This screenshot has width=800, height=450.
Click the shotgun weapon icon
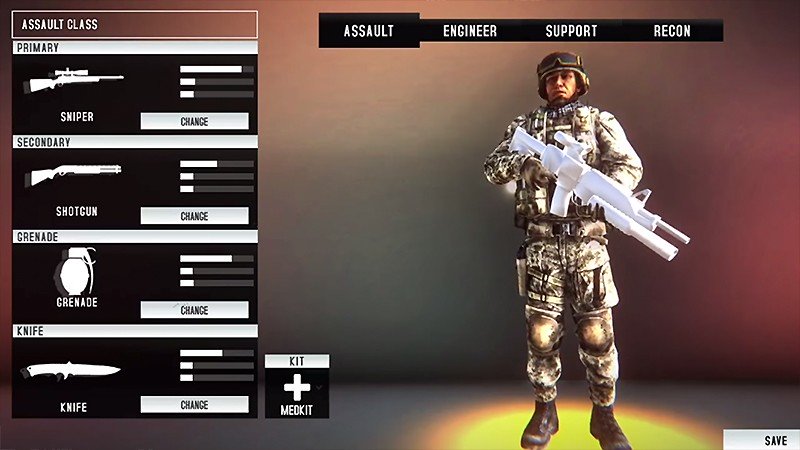click(75, 175)
